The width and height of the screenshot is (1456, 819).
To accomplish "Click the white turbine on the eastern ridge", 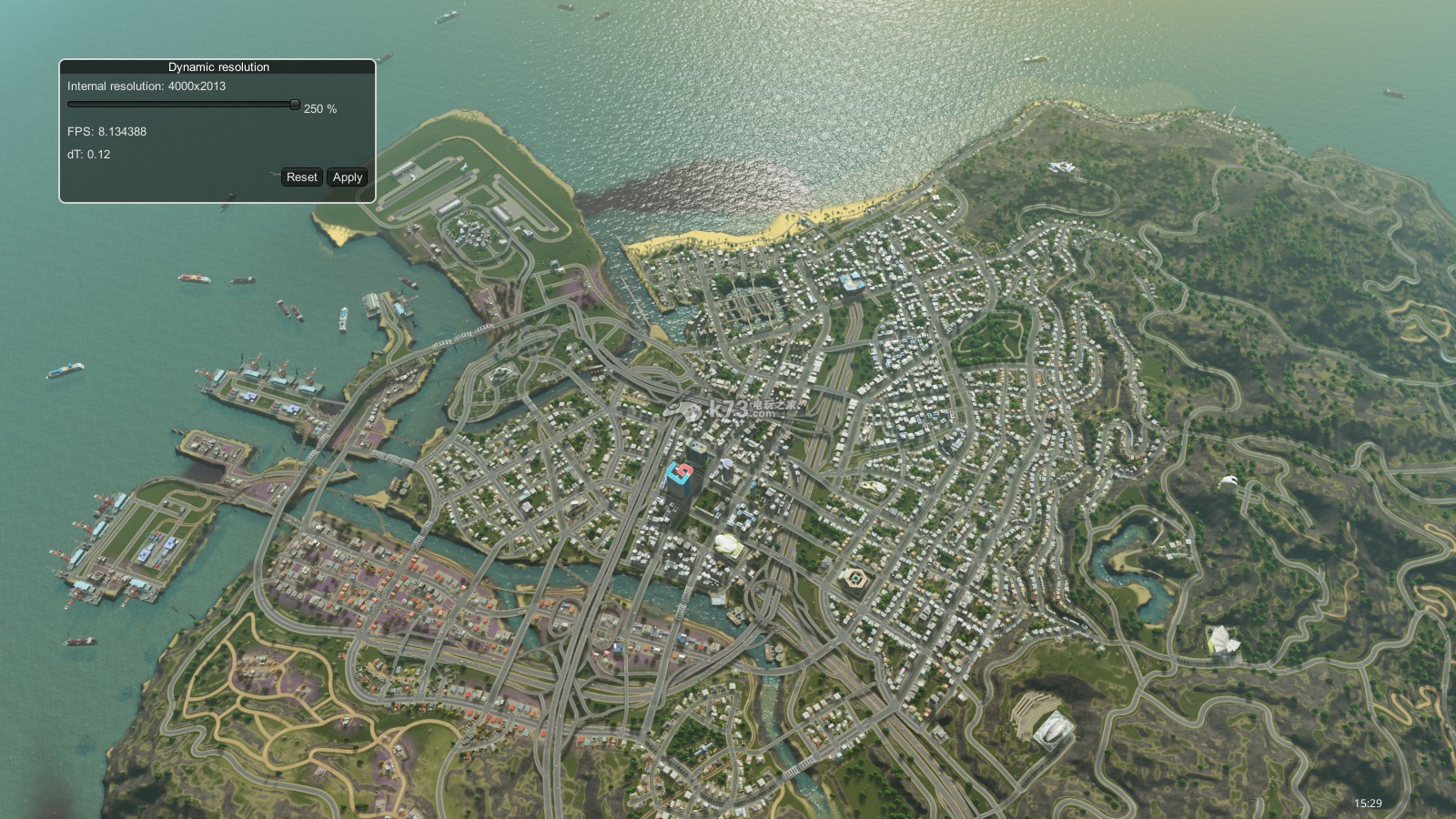I will click(x=1228, y=480).
